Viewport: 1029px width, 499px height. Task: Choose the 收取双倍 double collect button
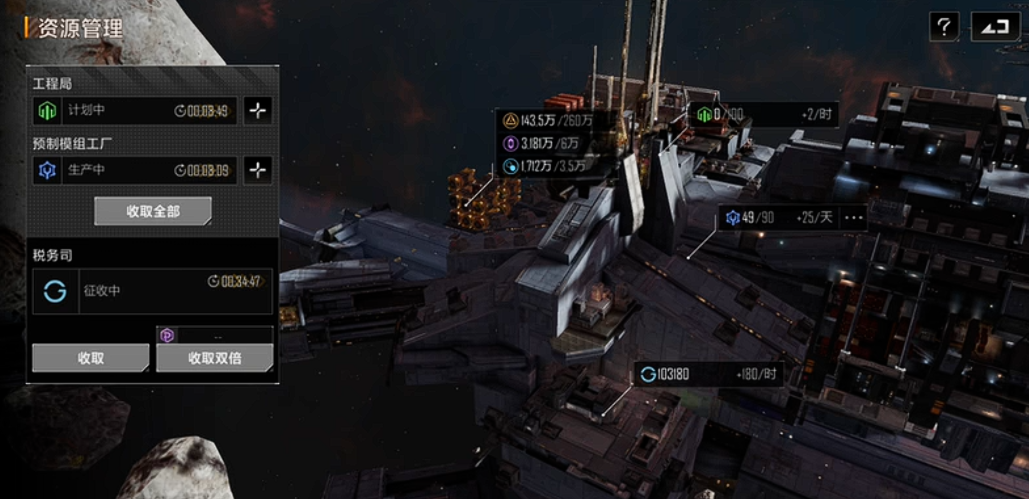pyautogui.click(x=214, y=357)
